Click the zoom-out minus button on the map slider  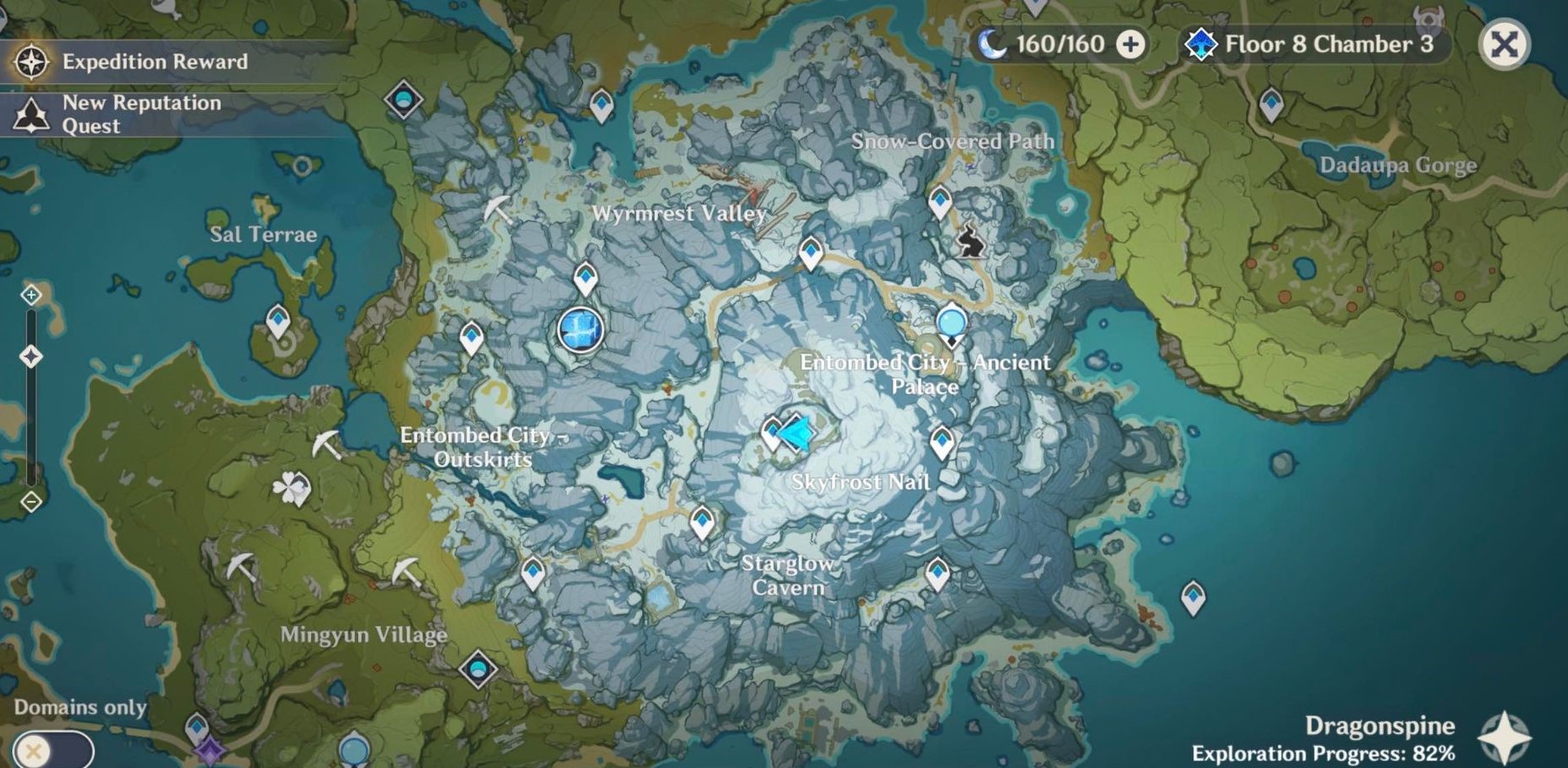pyautogui.click(x=31, y=501)
